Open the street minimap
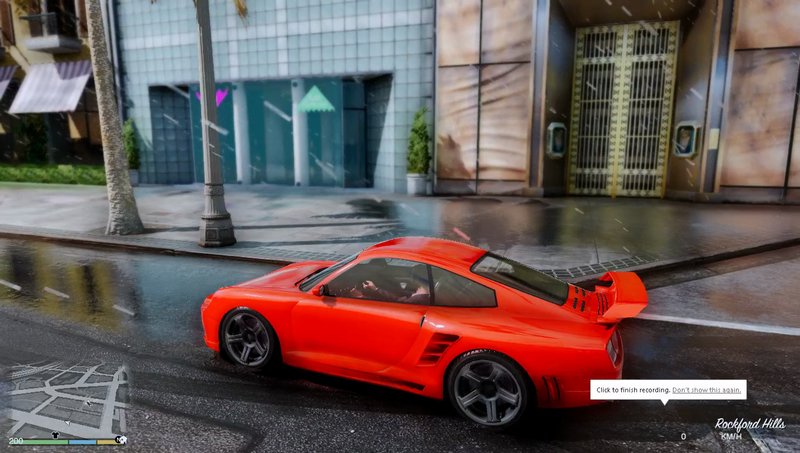 coord(68,400)
